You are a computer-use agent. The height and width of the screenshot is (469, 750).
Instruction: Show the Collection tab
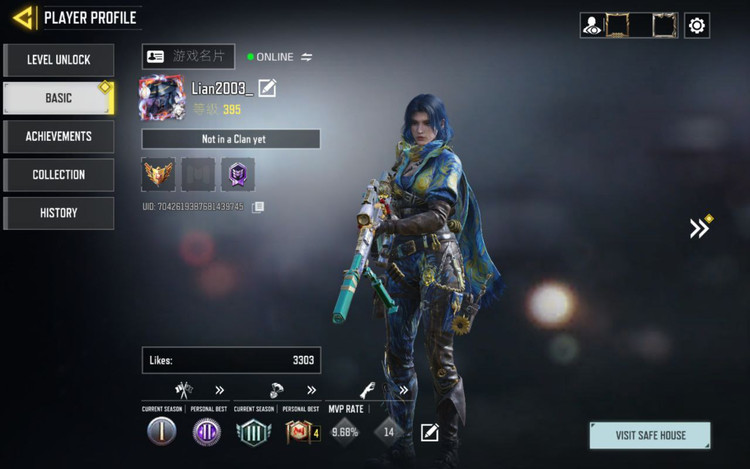coord(58,174)
